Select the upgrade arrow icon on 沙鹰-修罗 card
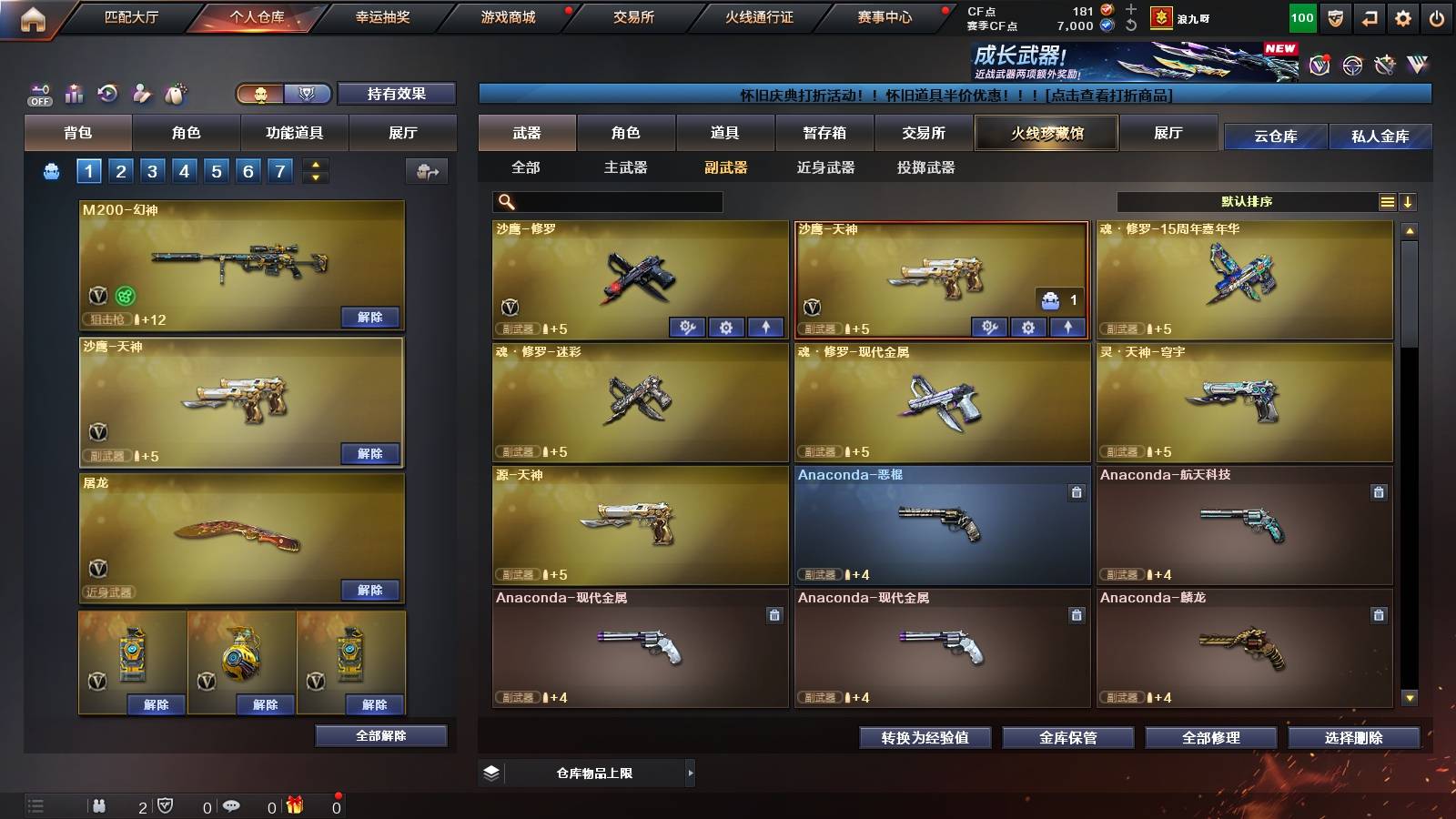Image resolution: width=1456 pixels, height=819 pixels. click(x=766, y=327)
